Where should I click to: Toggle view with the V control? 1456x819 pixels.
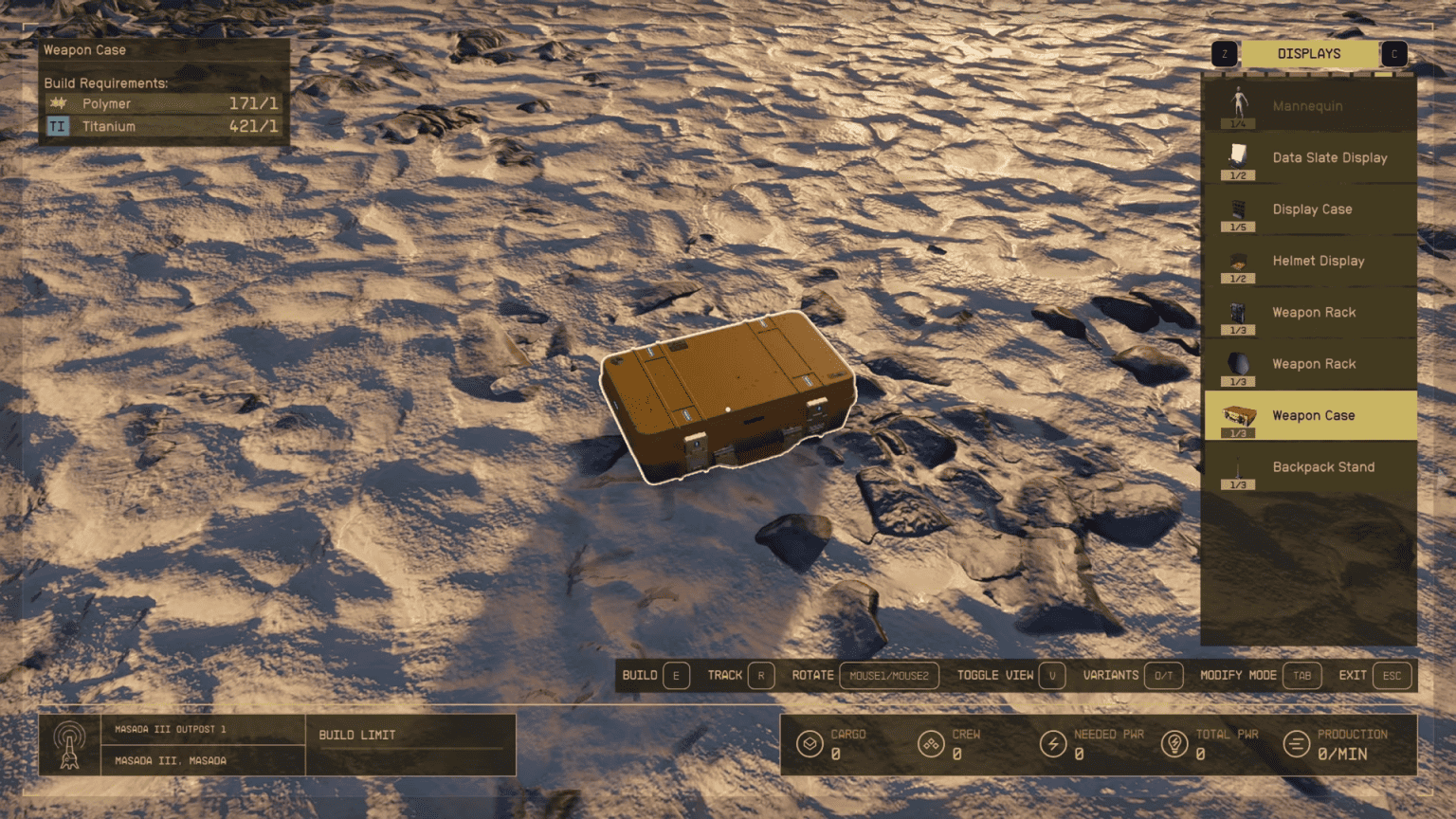pos(1052,676)
